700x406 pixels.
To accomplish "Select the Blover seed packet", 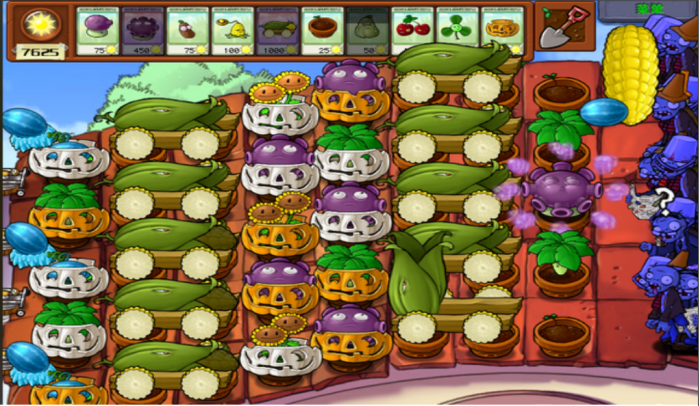I will (x=457, y=30).
